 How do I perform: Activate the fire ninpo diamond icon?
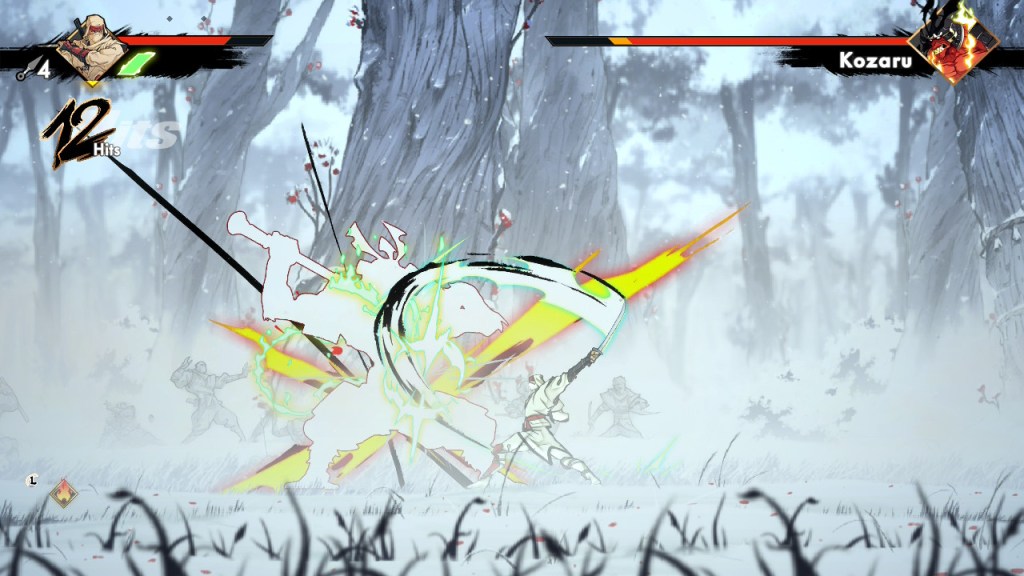(65, 493)
